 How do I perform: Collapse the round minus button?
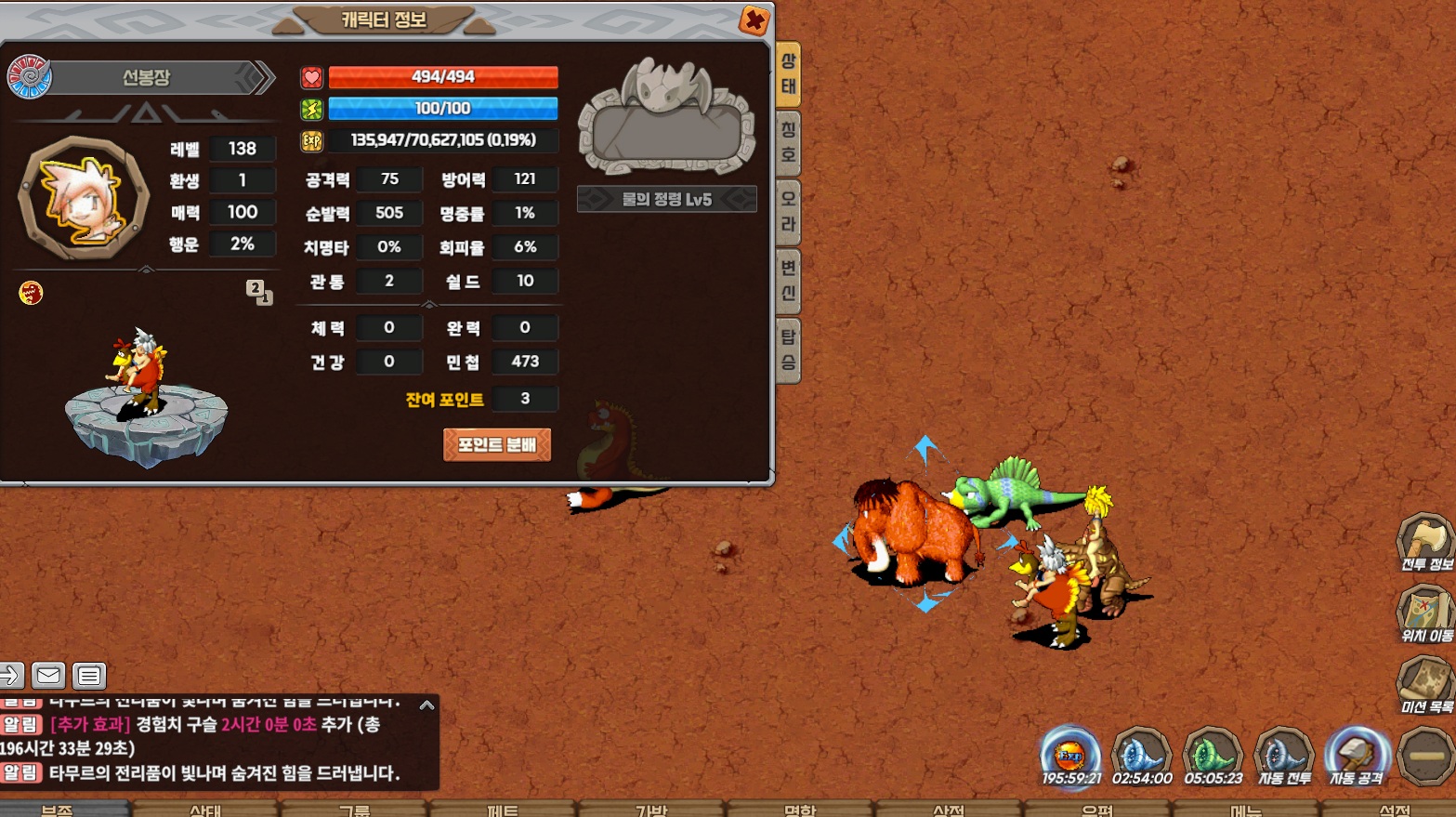click(1425, 756)
